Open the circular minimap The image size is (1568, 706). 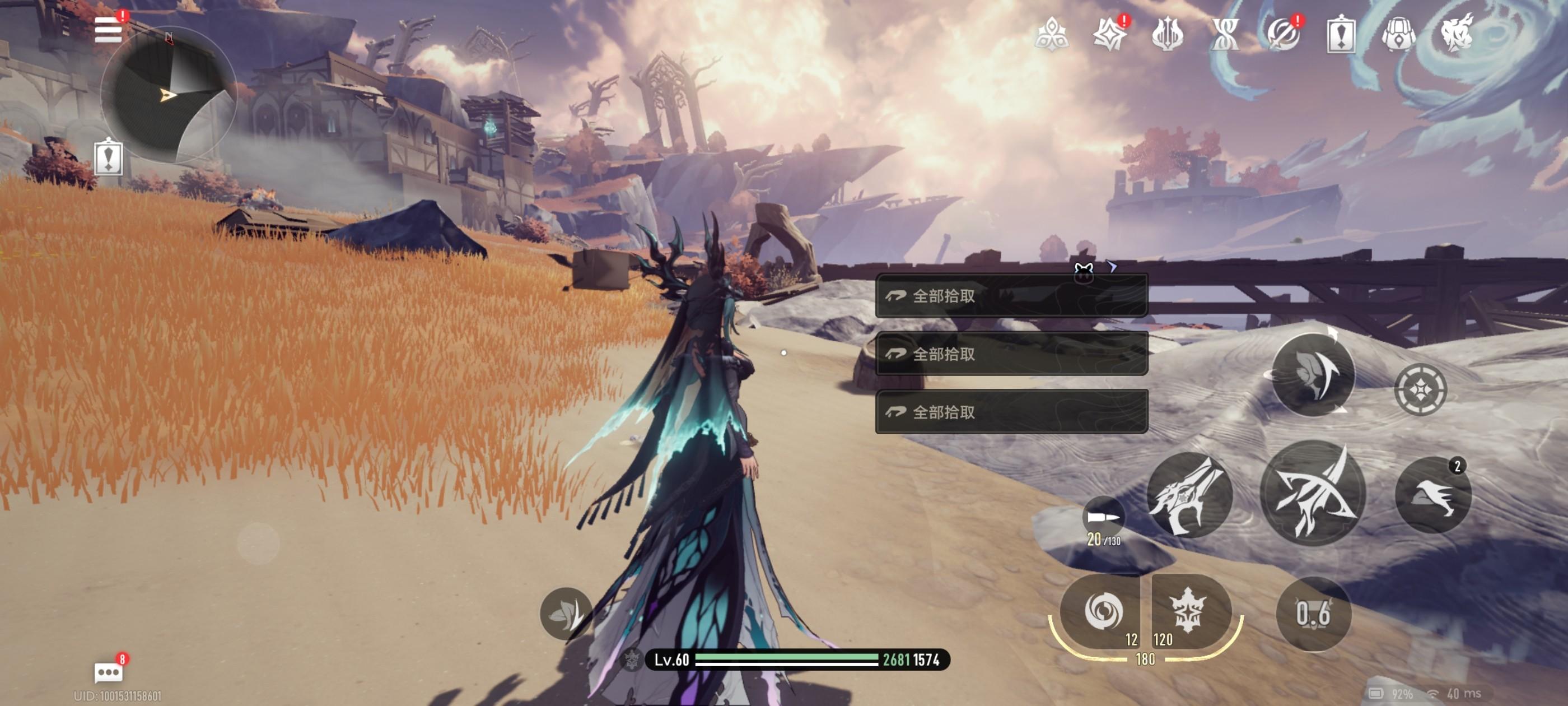click(x=169, y=95)
